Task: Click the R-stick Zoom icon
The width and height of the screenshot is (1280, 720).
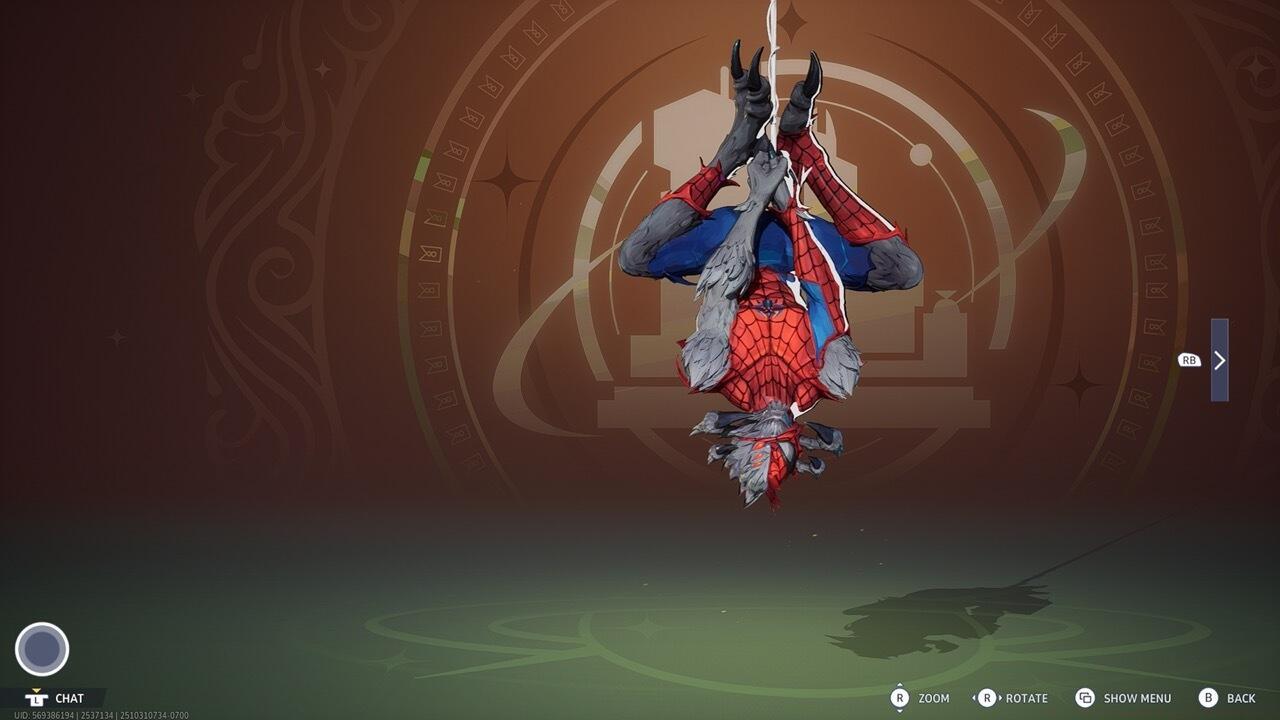Action: [900, 698]
